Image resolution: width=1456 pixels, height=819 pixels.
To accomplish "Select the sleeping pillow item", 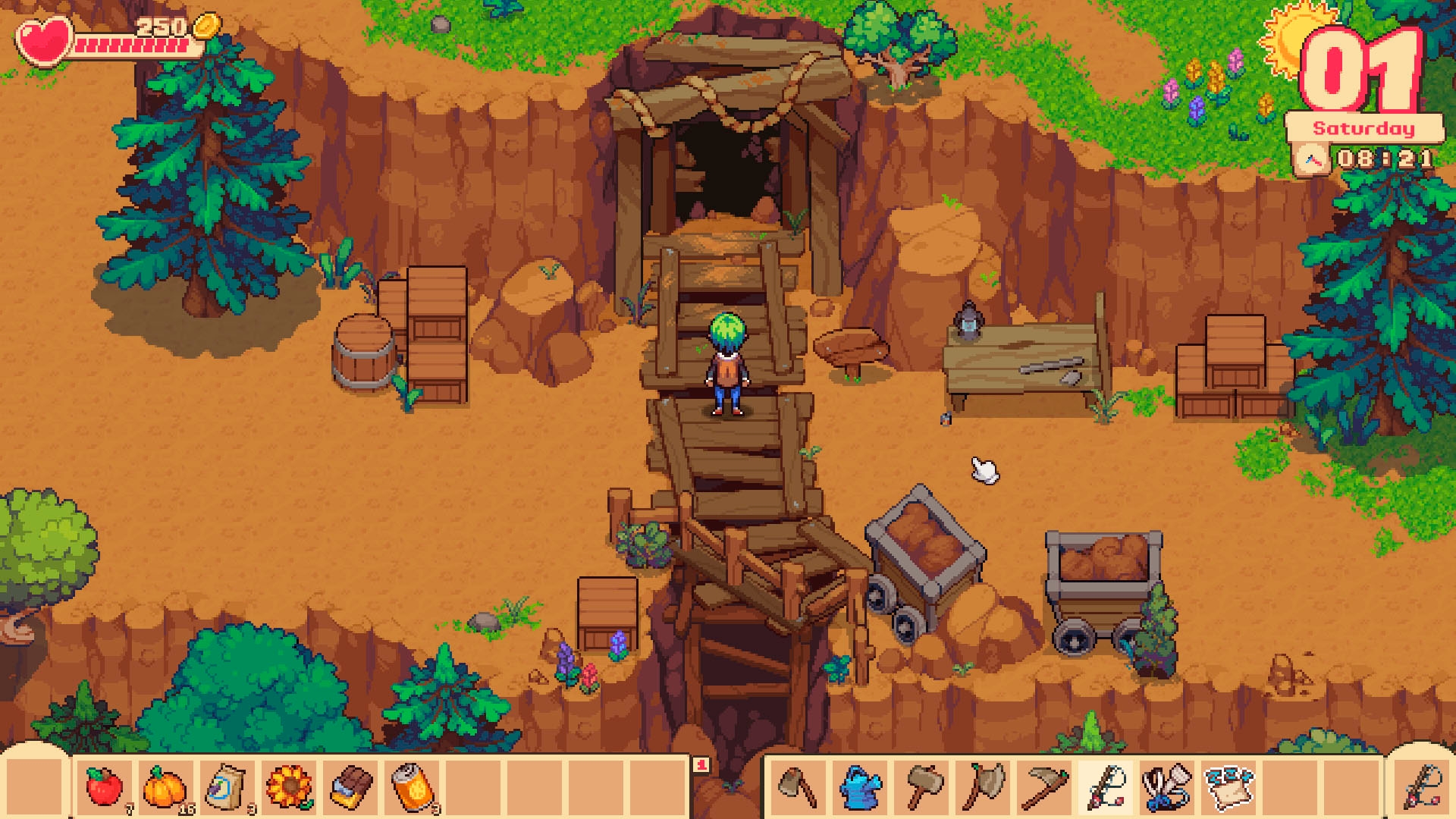I will [1228, 786].
